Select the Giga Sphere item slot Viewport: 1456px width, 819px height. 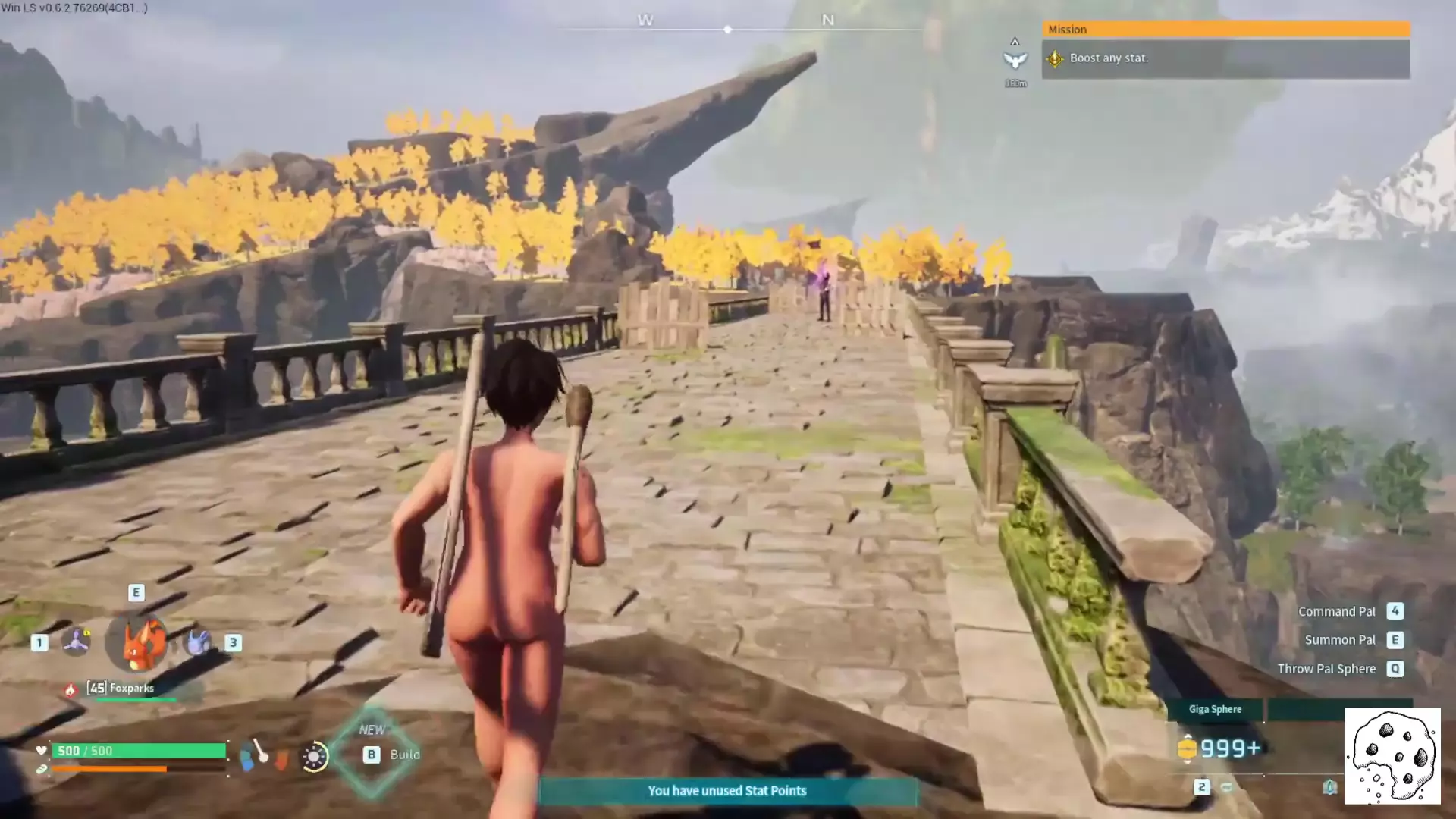click(1214, 710)
